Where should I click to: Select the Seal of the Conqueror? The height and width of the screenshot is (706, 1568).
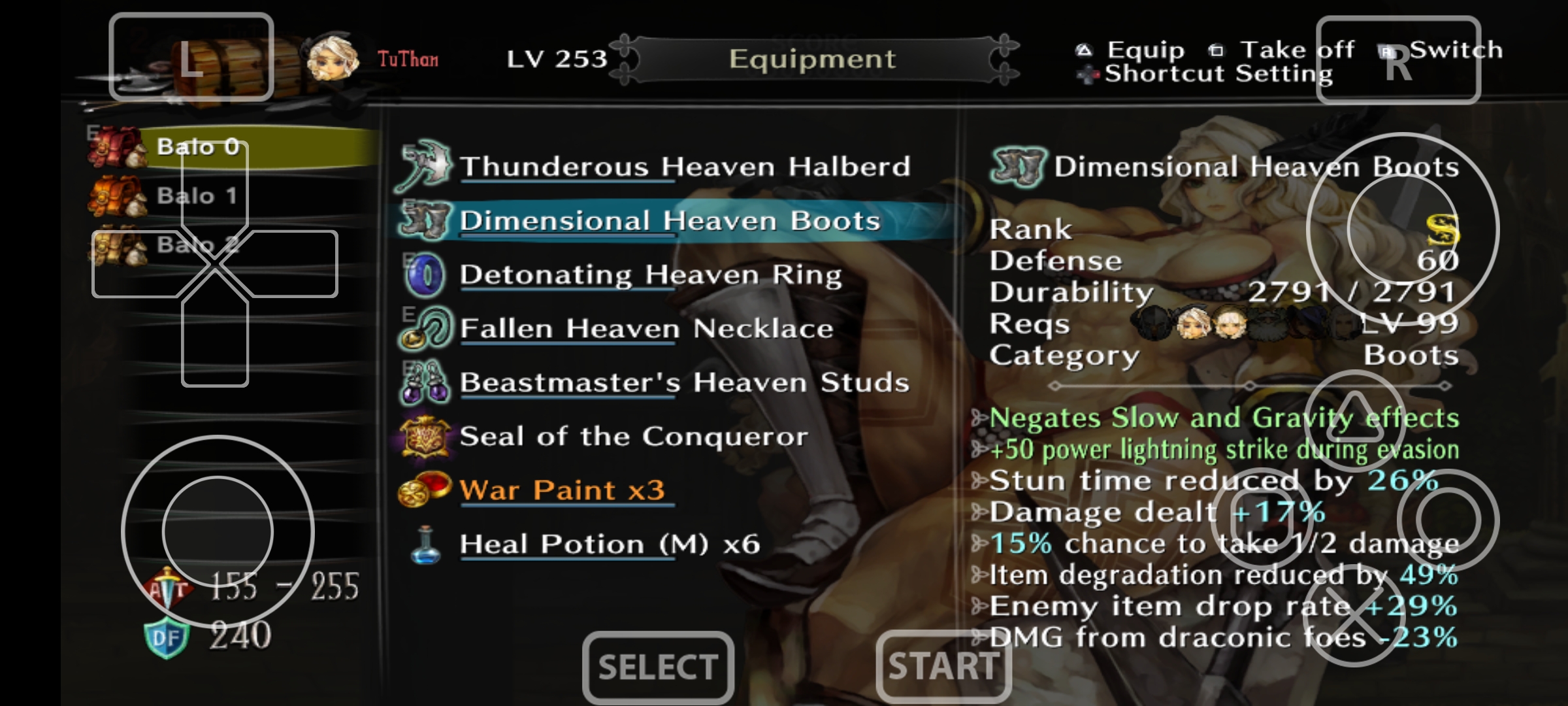tap(633, 437)
